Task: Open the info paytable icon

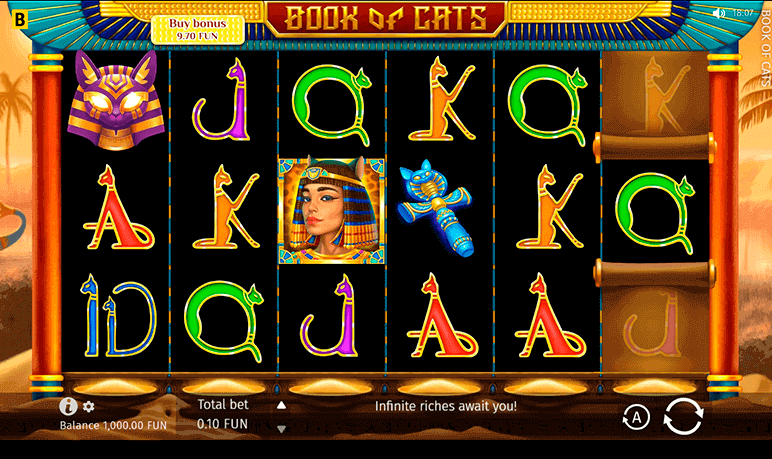Action: (x=68, y=406)
